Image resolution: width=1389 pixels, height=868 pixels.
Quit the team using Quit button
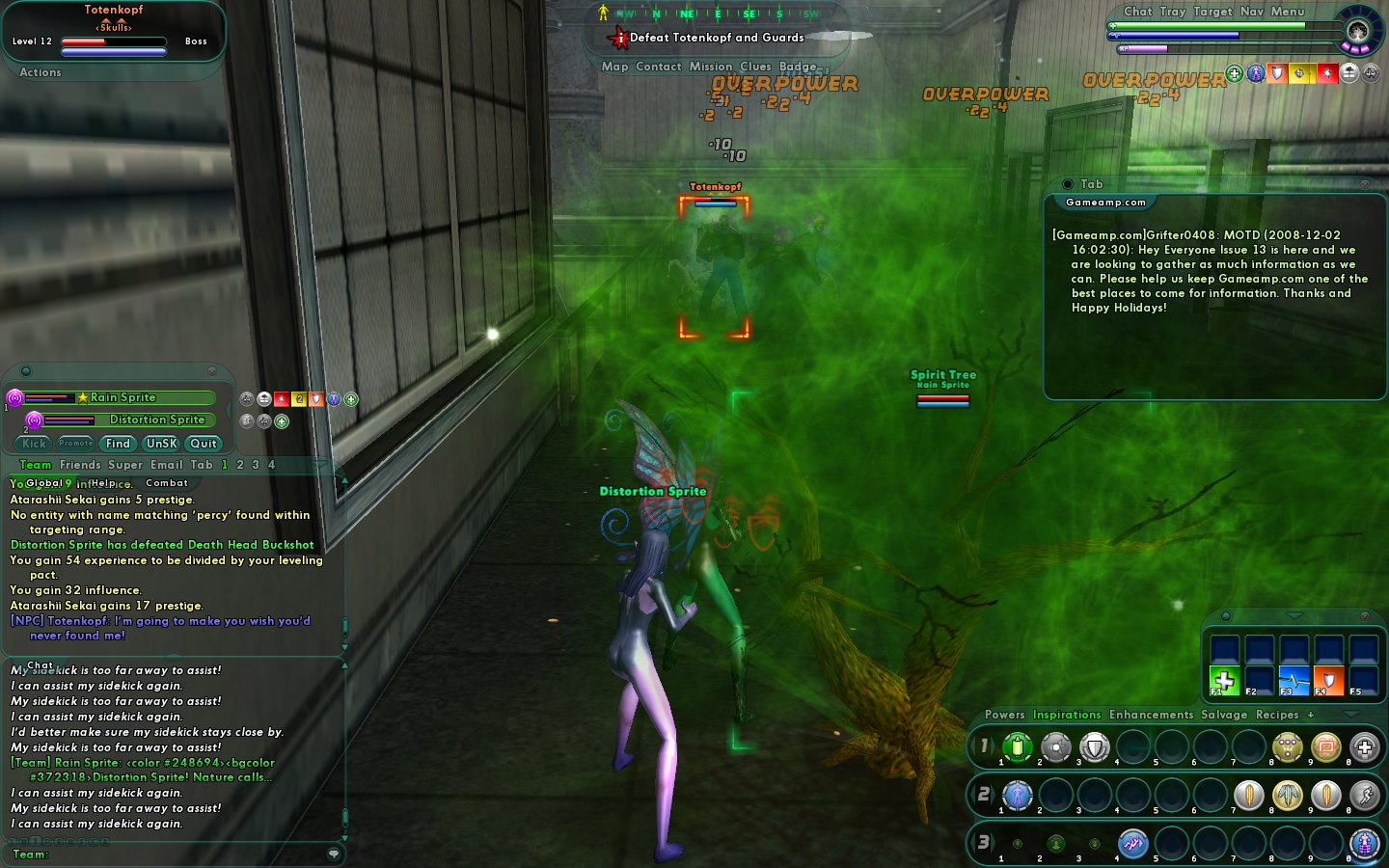click(x=204, y=444)
